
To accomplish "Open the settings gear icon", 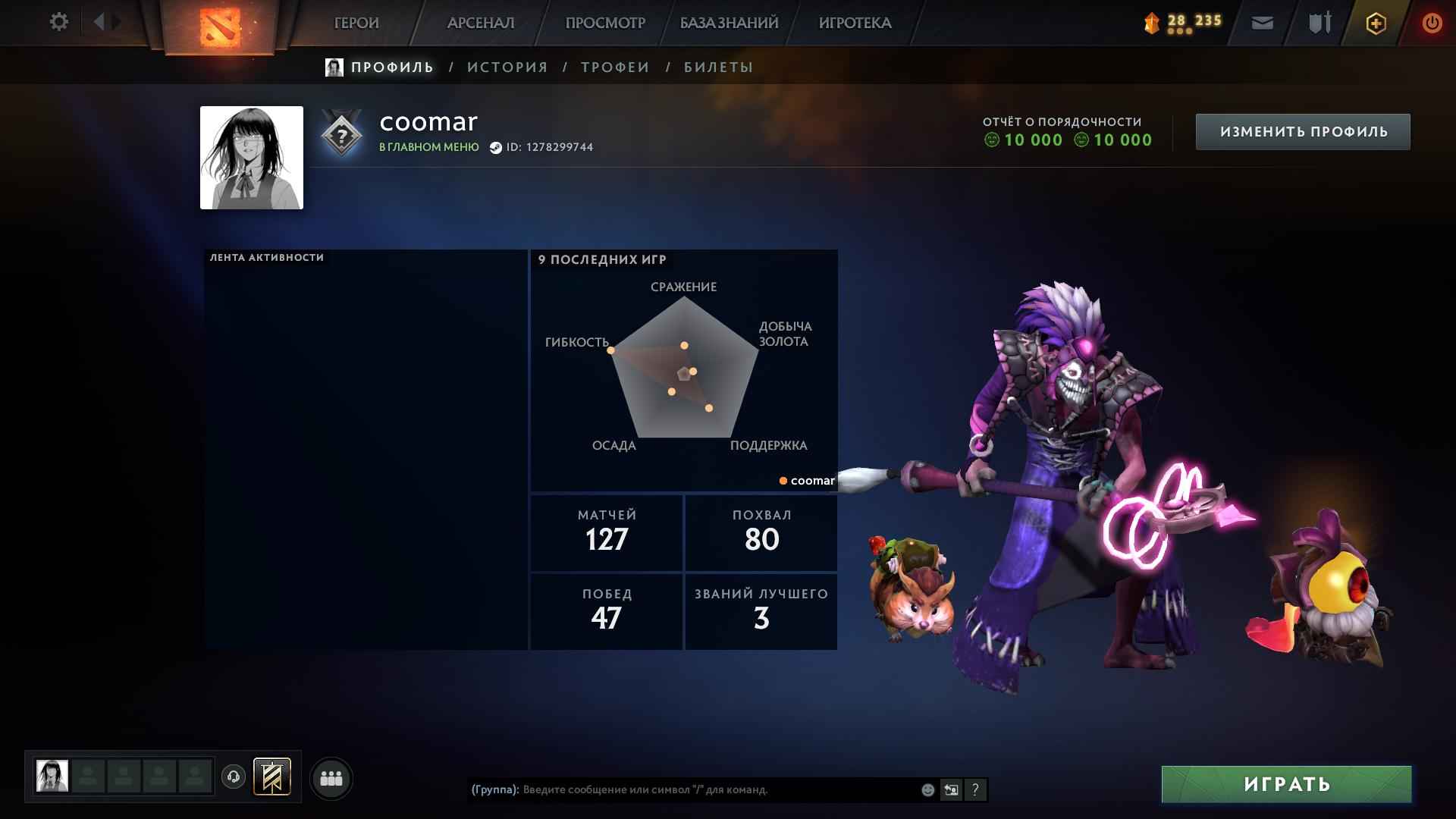I will tap(58, 23).
